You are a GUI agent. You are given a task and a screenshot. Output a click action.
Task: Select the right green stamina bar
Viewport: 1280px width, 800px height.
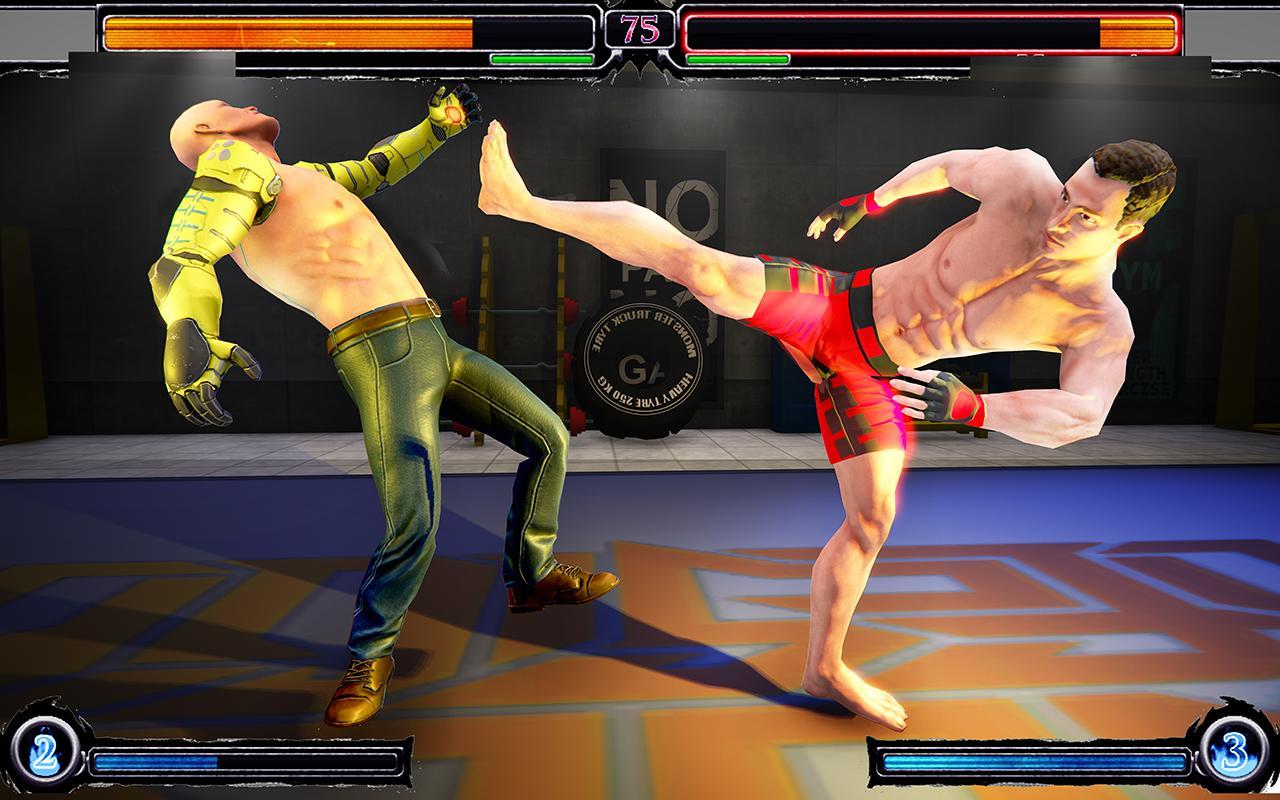(740, 58)
